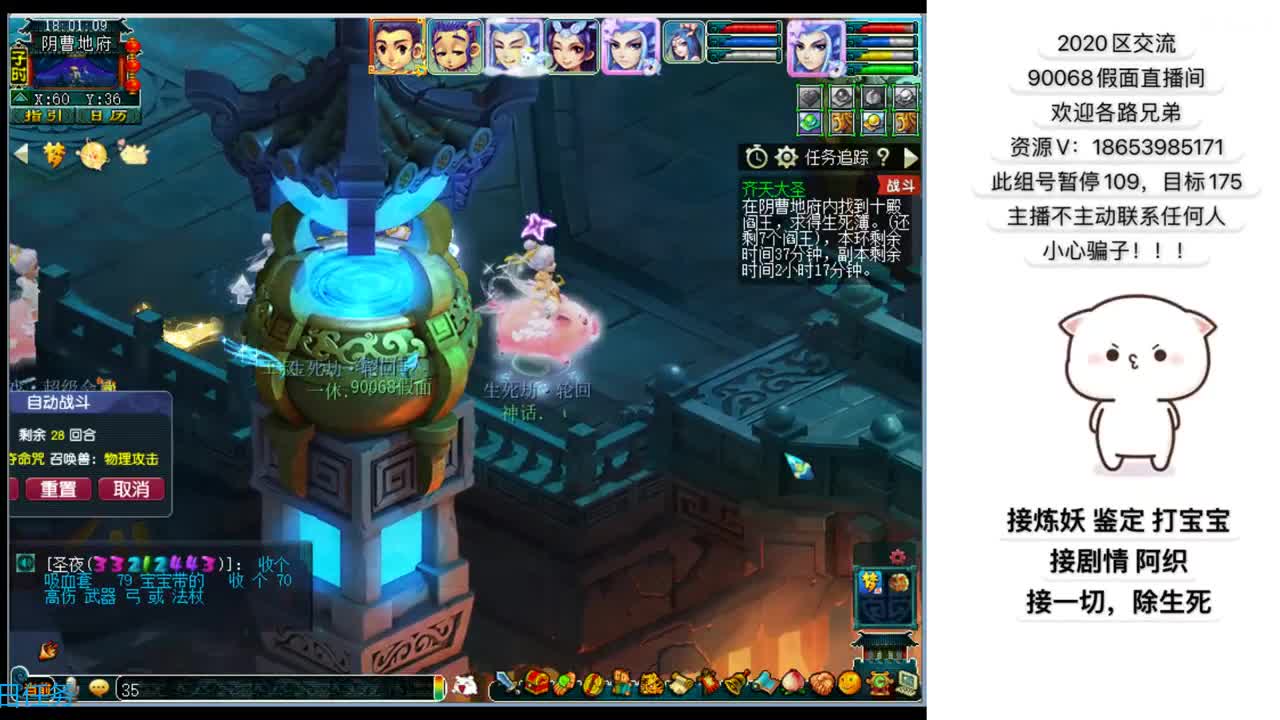Open the 日历 calendar panel
This screenshot has width=1280, height=720.
[107, 117]
